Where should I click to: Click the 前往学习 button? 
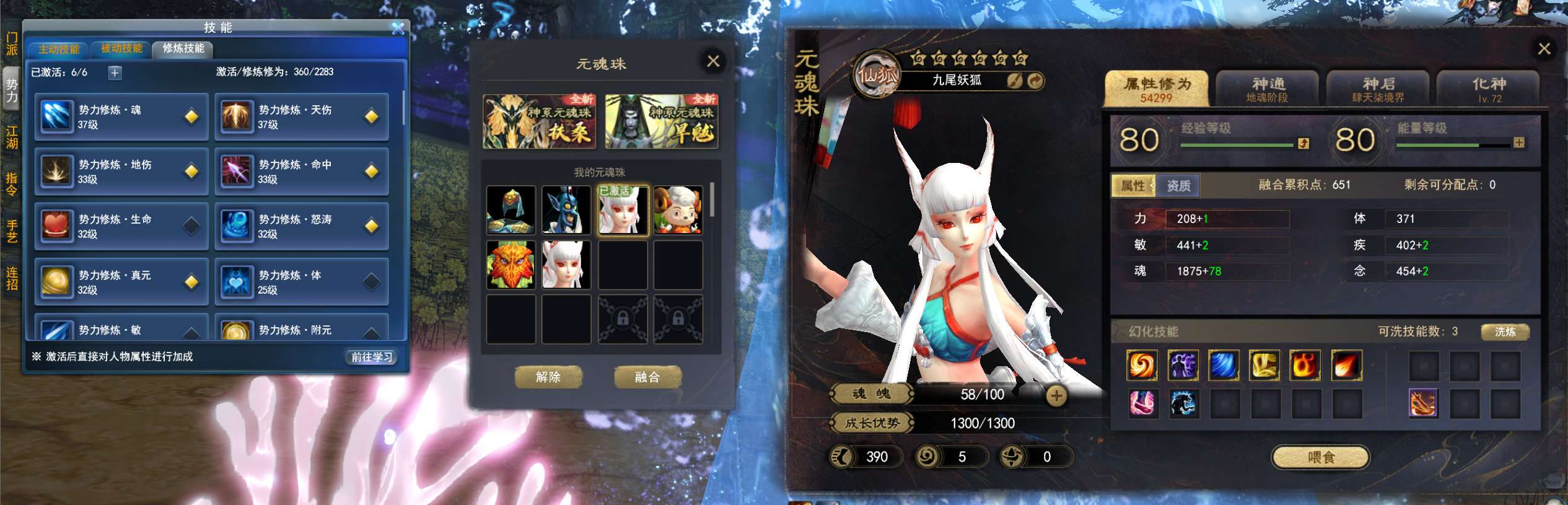(372, 357)
